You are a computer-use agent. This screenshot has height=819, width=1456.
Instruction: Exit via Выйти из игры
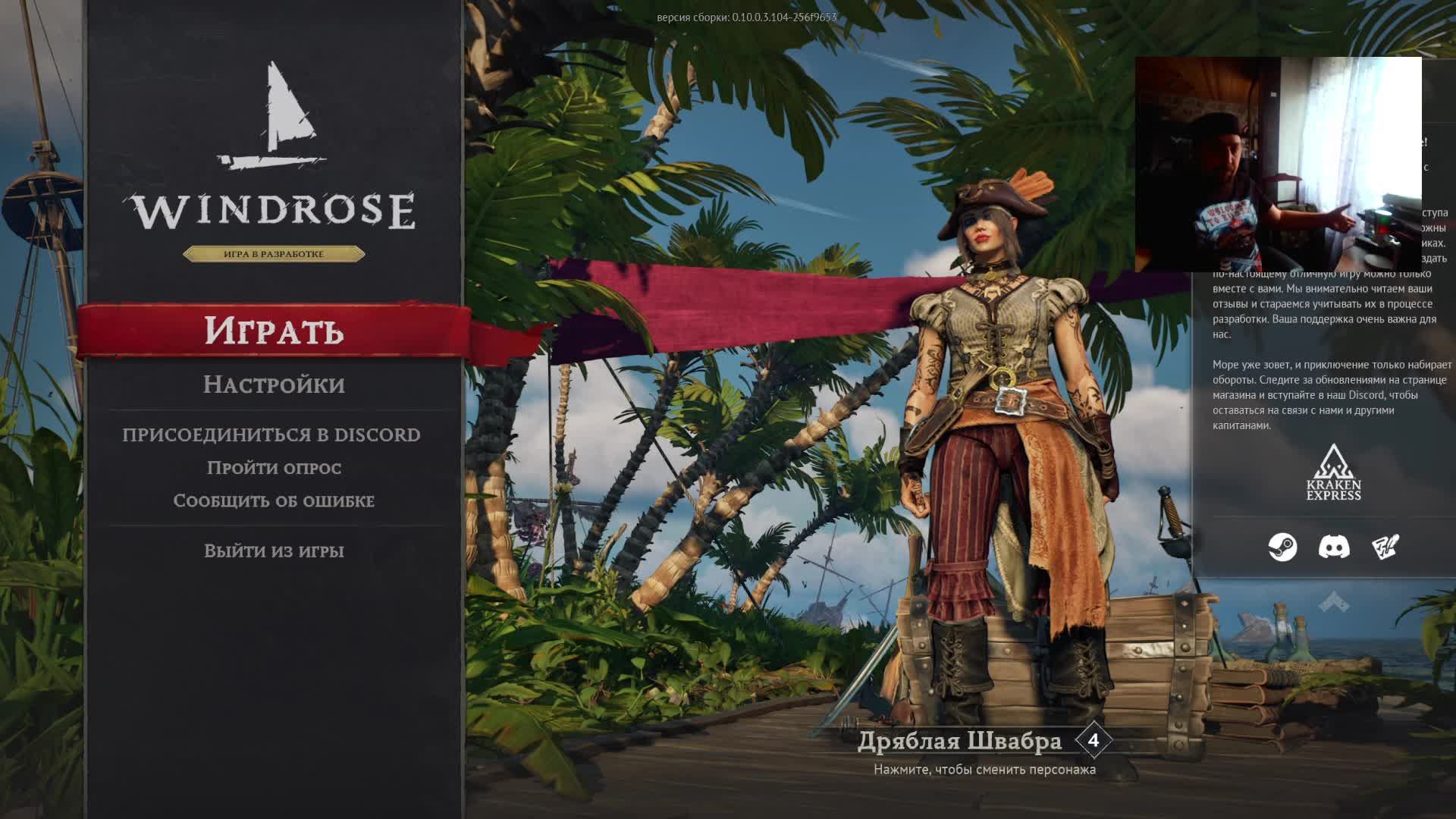point(274,551)
